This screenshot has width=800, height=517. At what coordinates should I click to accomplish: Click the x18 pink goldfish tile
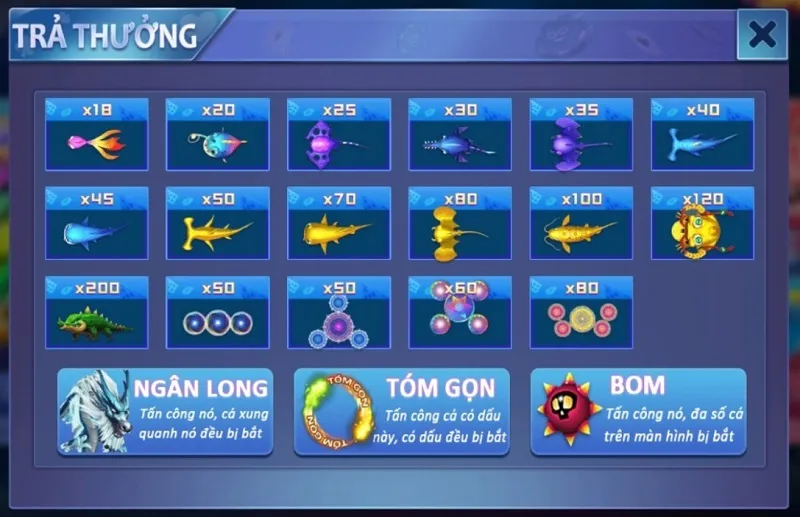(97, 134)
